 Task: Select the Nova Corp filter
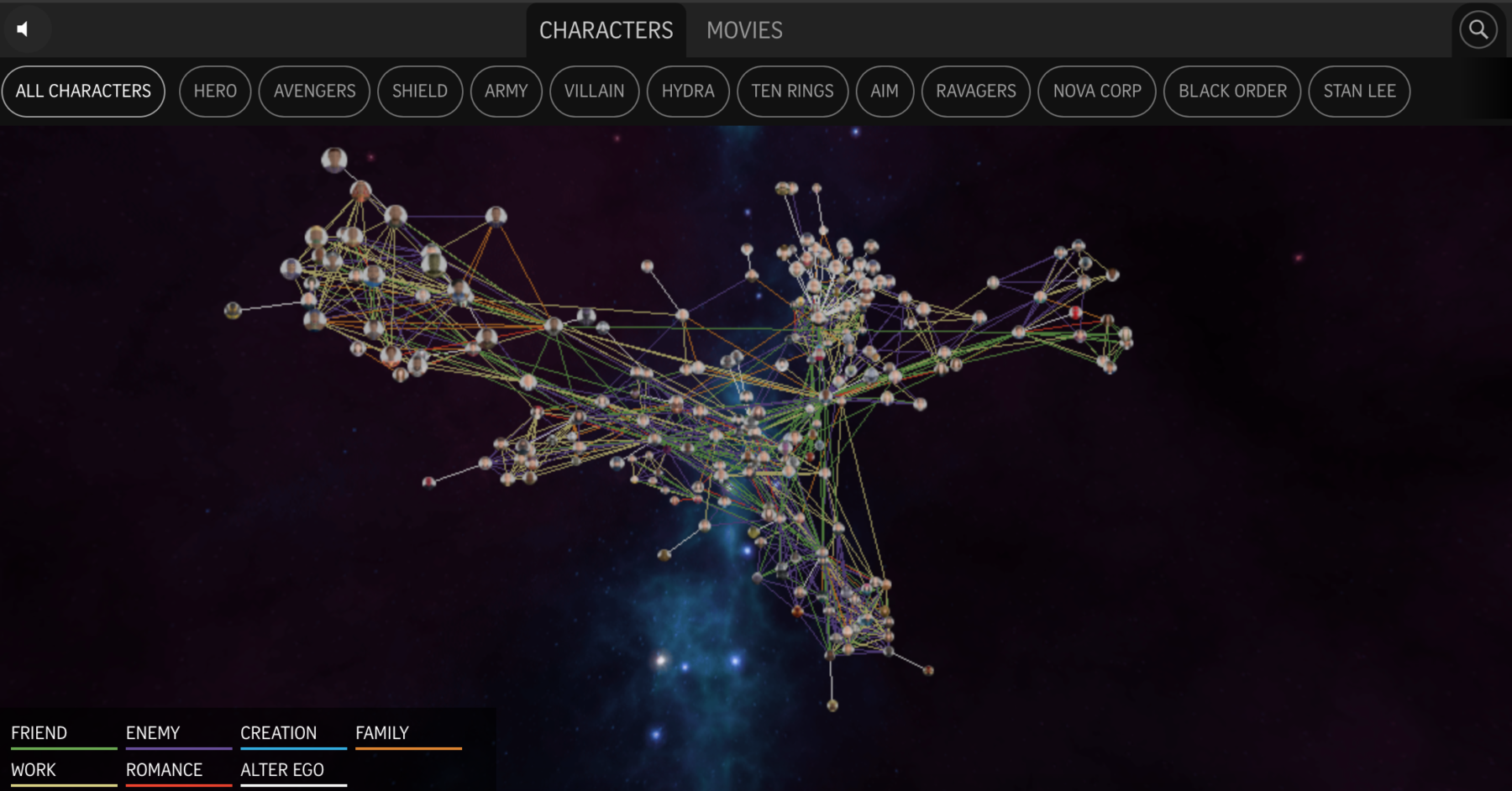(1097, 92)
